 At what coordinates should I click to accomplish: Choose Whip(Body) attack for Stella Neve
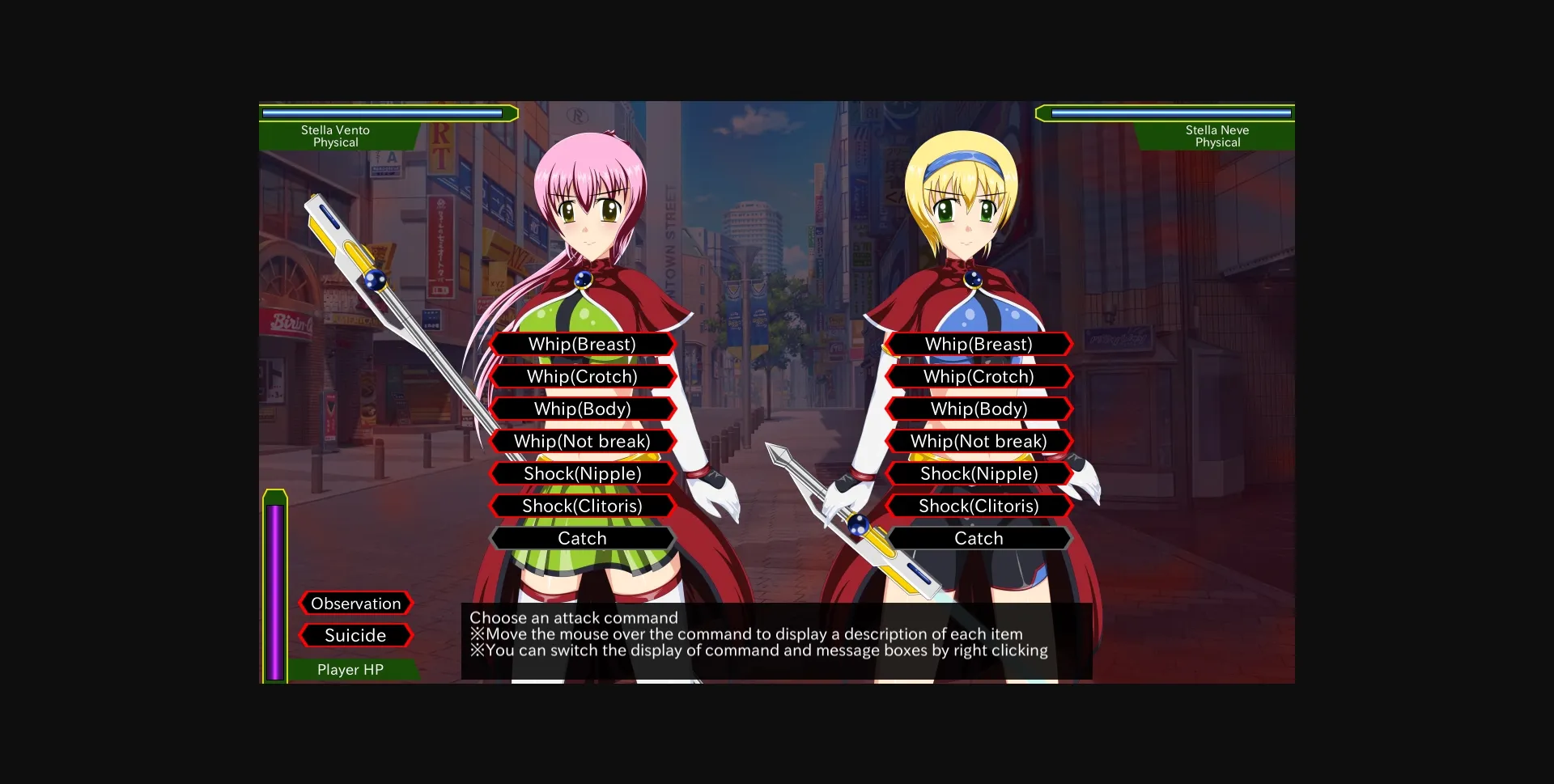(x=979, y=409)
